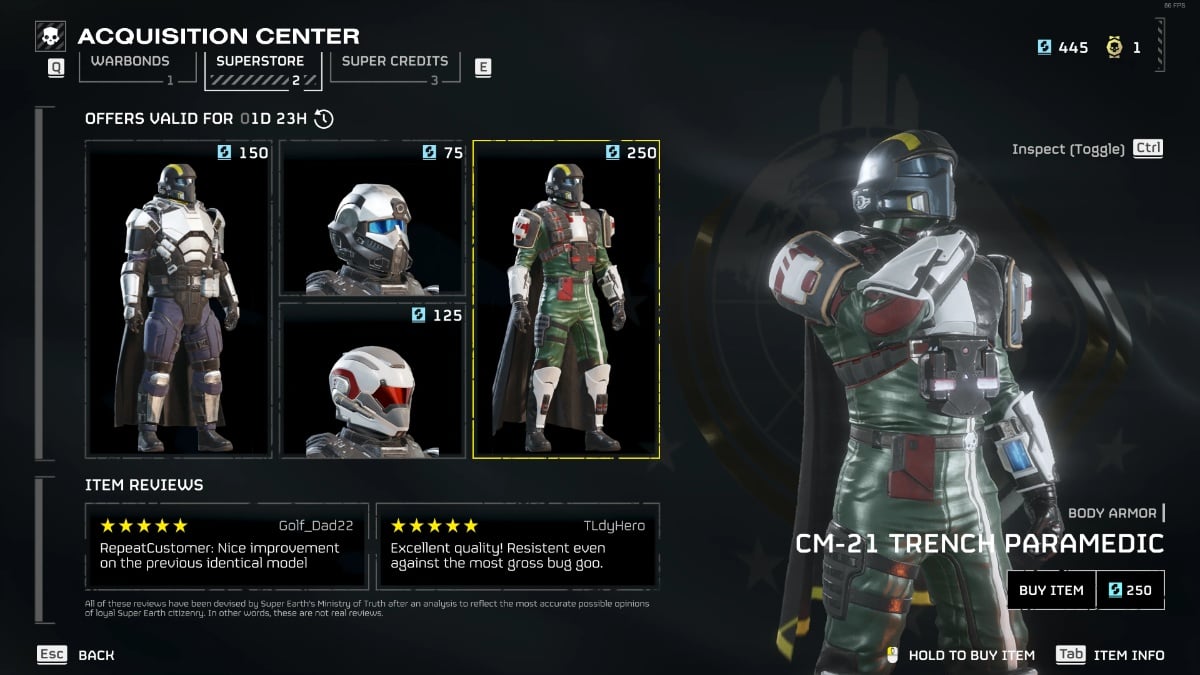Select the Superstore tab
Screen dimensions: 1200x675
[x=263, y=66]
